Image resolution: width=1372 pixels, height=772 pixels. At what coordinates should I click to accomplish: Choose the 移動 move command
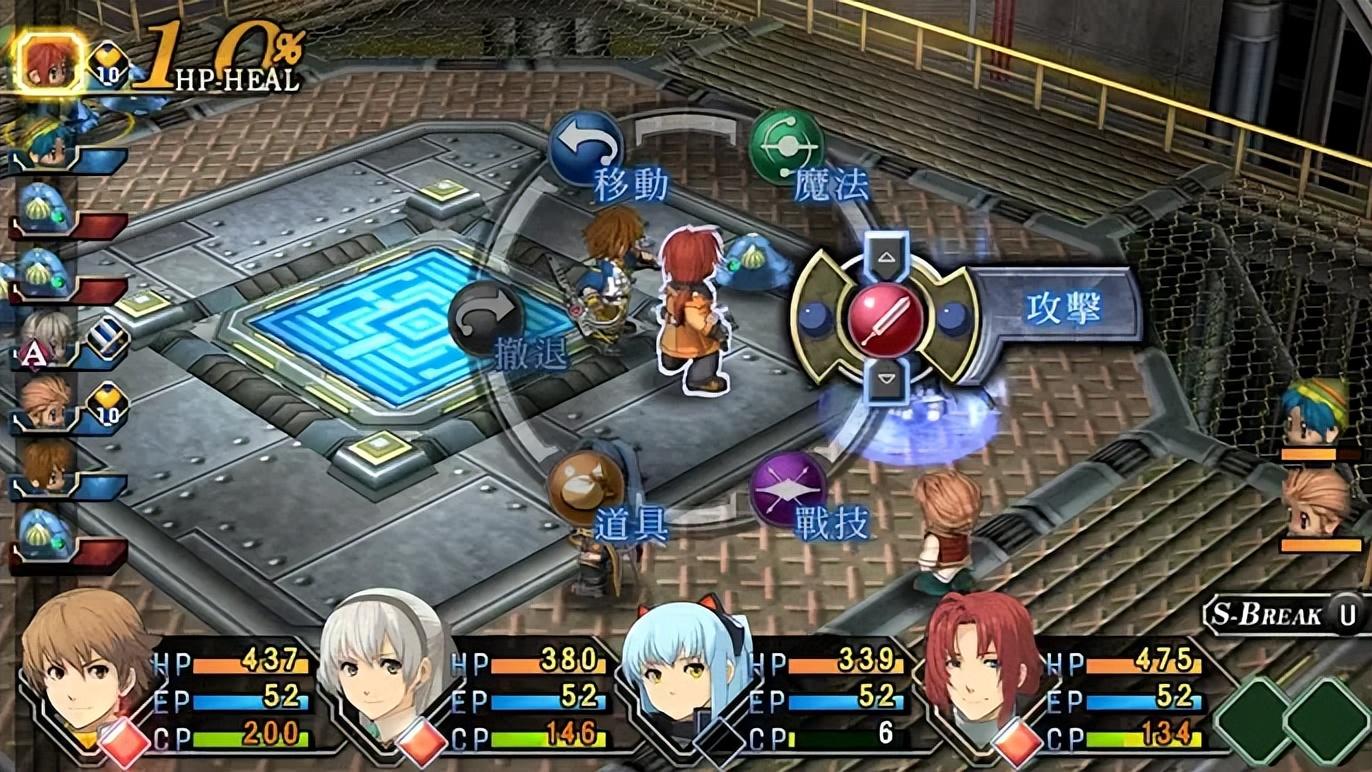click(x=587, y=149)
